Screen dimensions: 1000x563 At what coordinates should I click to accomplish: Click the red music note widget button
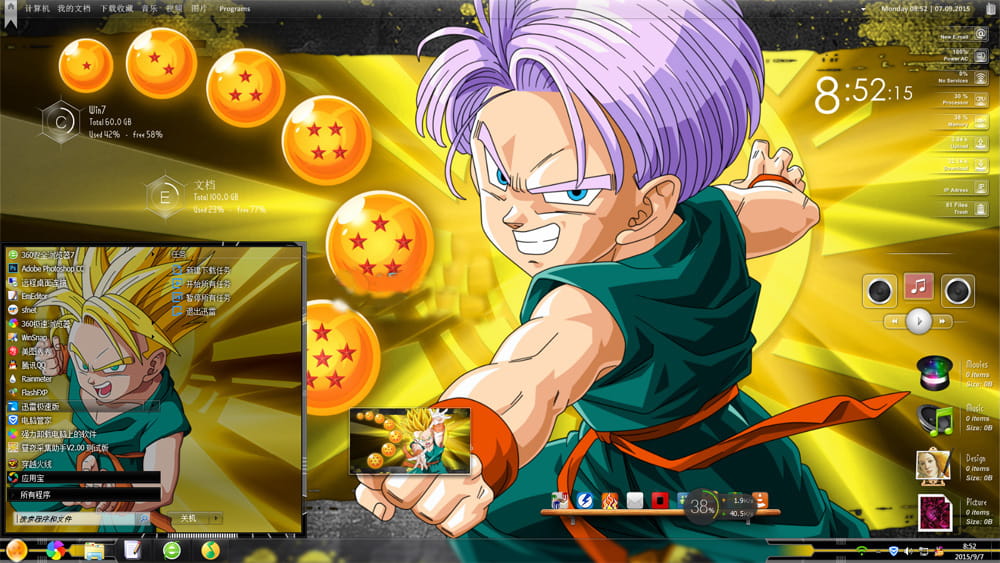(918, 287)
